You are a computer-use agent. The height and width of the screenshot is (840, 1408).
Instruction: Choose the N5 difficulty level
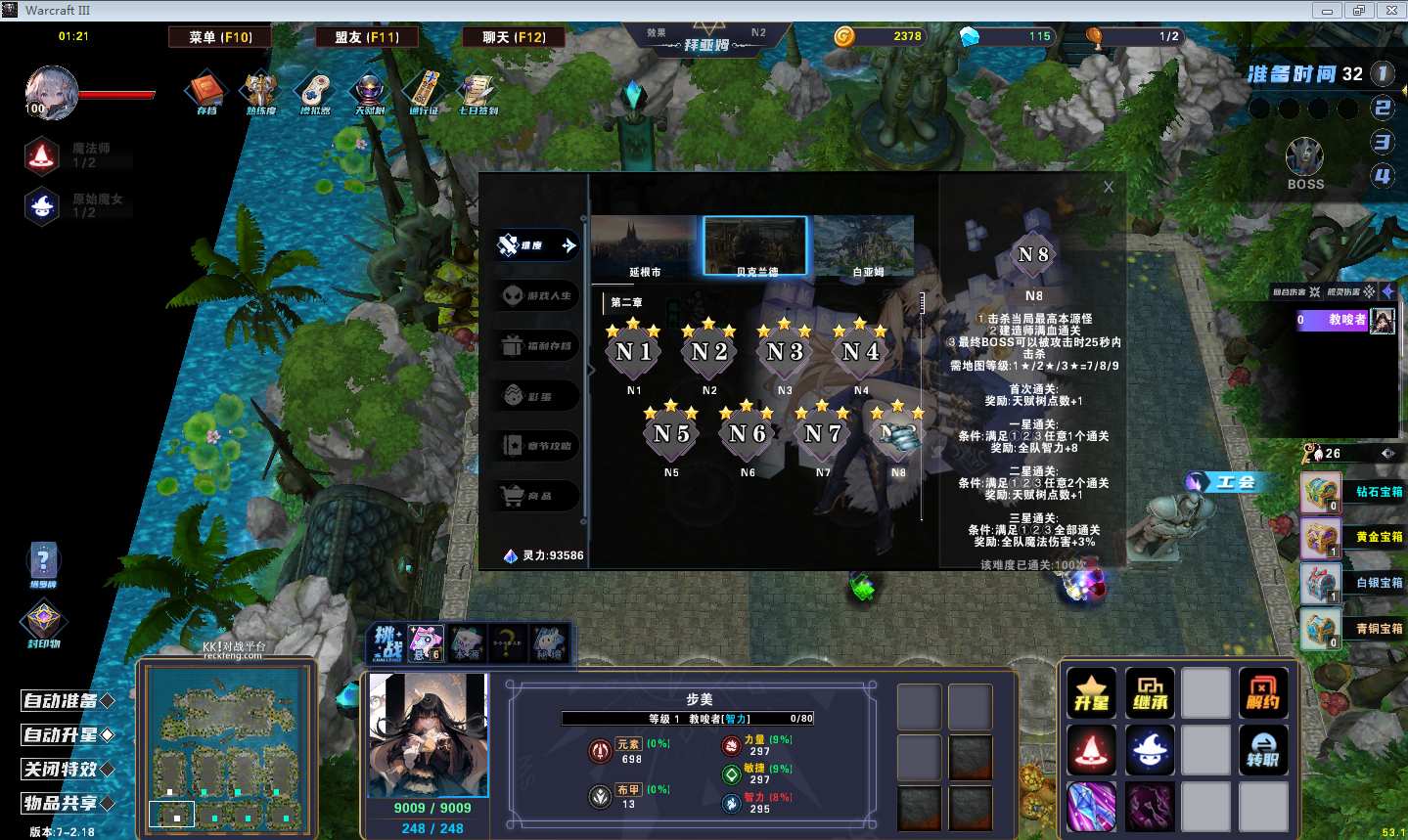(x=671, y=433)
